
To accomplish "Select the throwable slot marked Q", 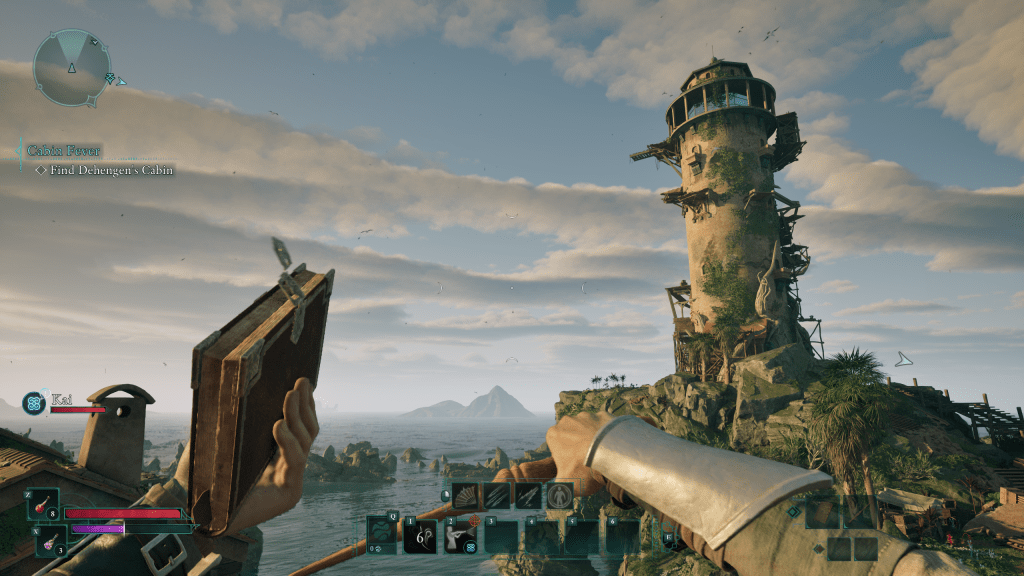I will tap(382, 535).
